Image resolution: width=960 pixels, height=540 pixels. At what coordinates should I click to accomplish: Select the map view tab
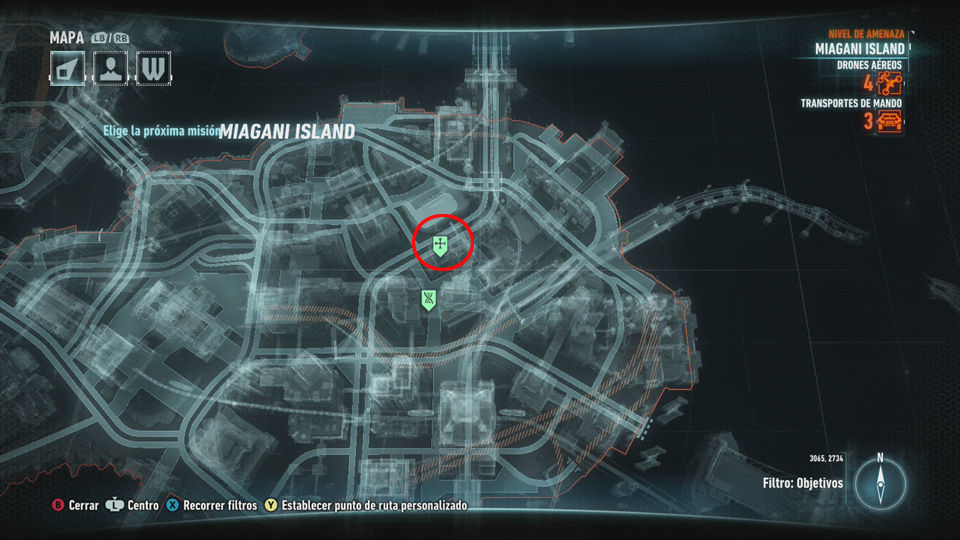(67, 68)
